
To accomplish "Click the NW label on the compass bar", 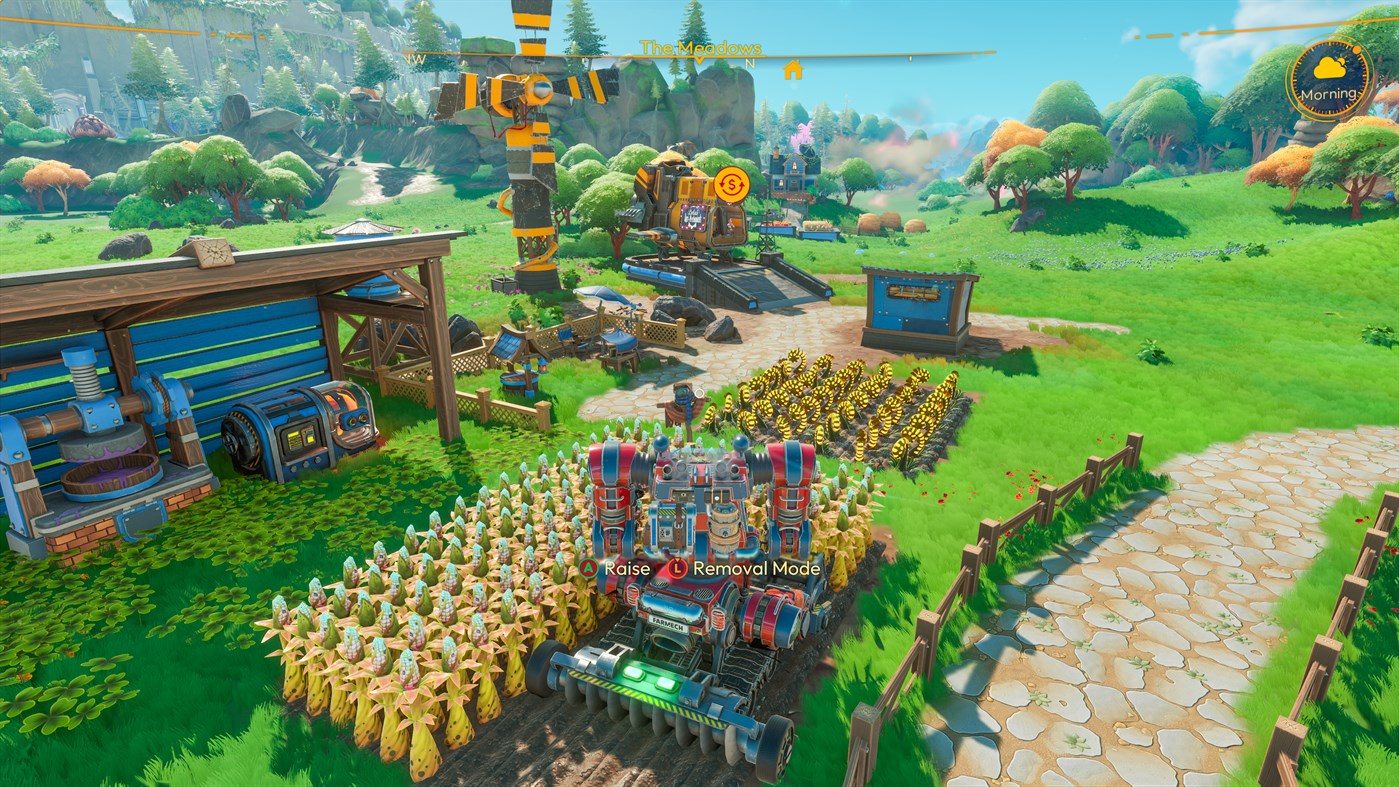I will [416, 57].
